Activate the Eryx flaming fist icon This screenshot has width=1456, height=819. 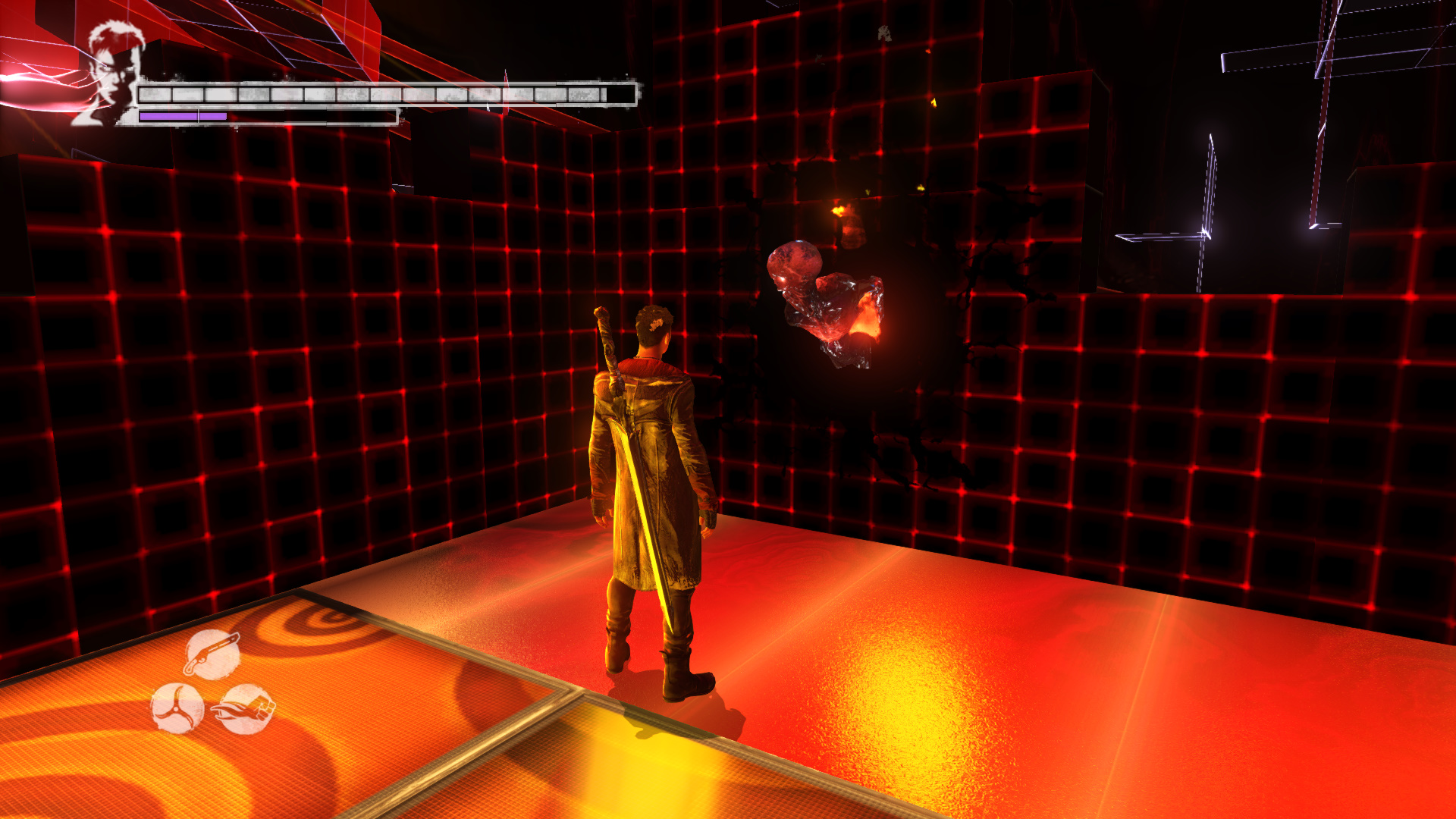coord(244,710)
